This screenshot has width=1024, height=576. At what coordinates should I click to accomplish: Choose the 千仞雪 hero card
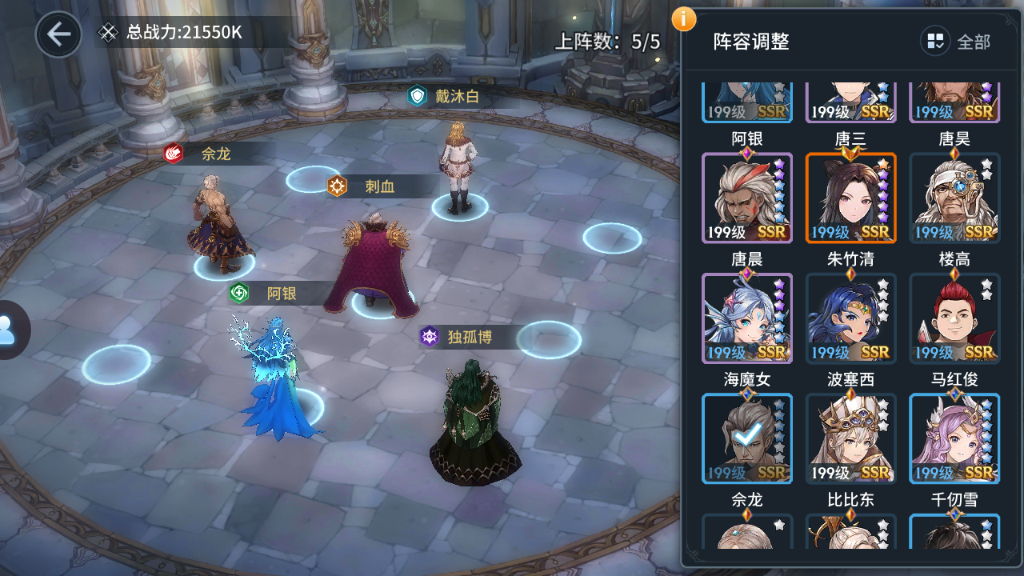(x=954, y=532)
